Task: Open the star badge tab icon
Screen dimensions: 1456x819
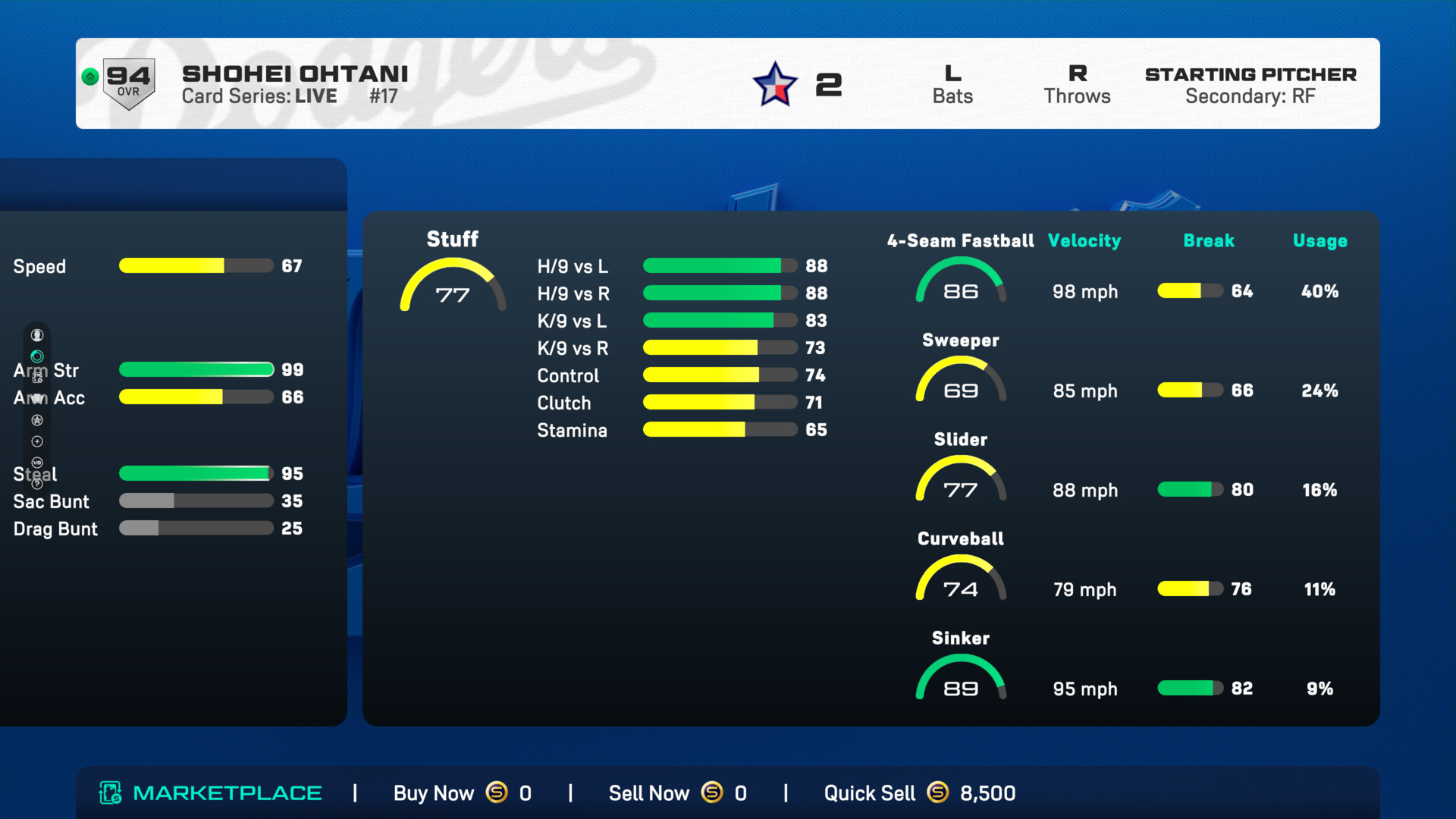Action: [x=37, y=420]
